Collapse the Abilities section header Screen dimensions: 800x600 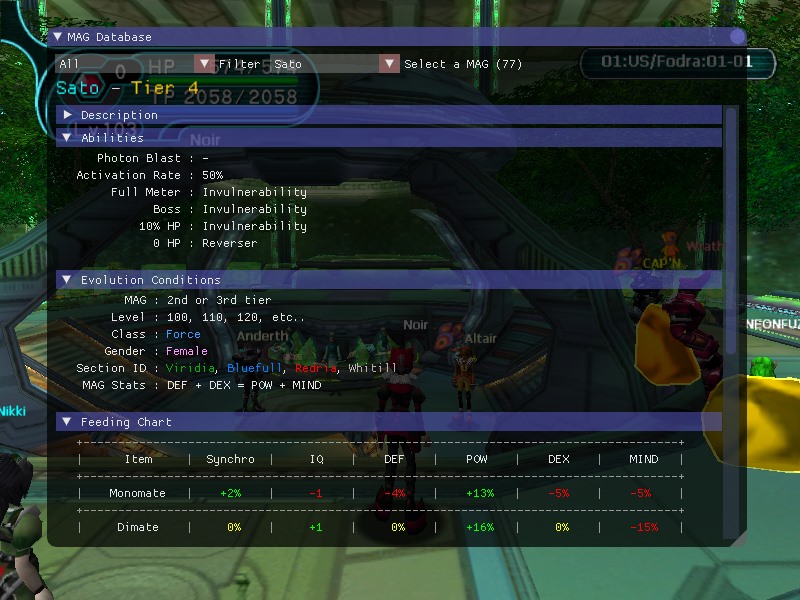tap(67, 138)
